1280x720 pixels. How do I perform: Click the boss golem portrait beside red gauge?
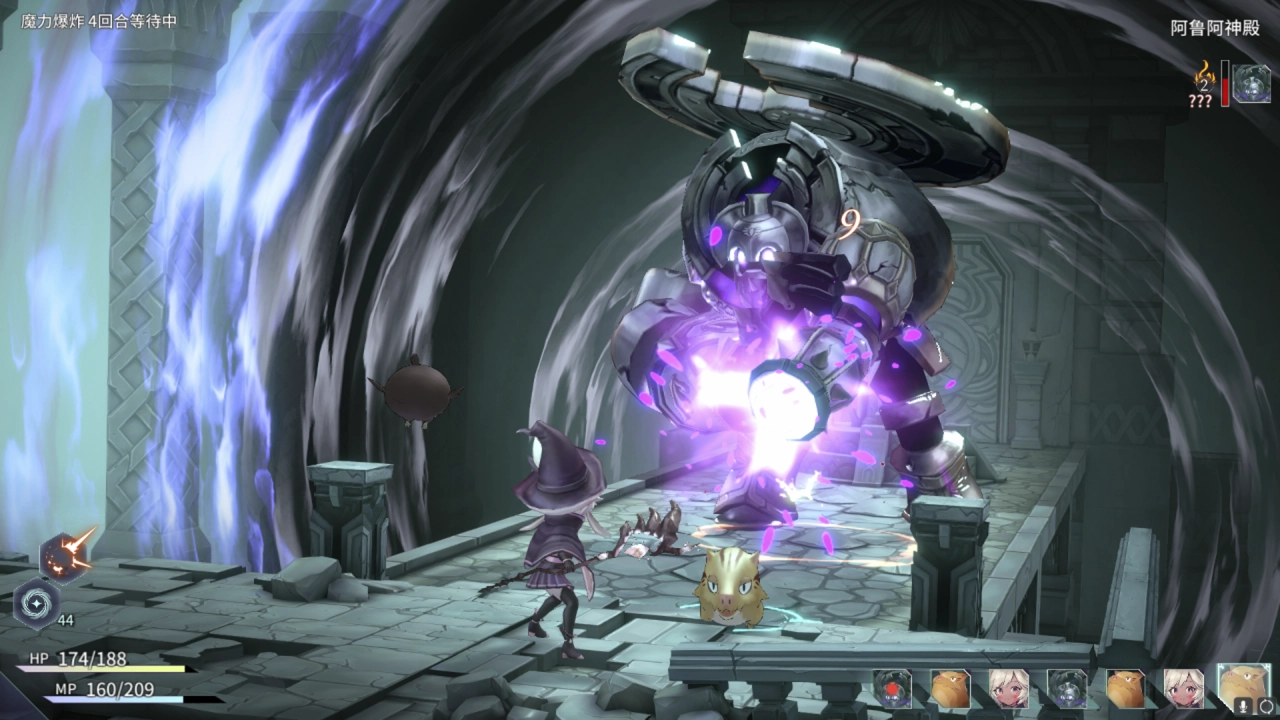[1250, 83]
